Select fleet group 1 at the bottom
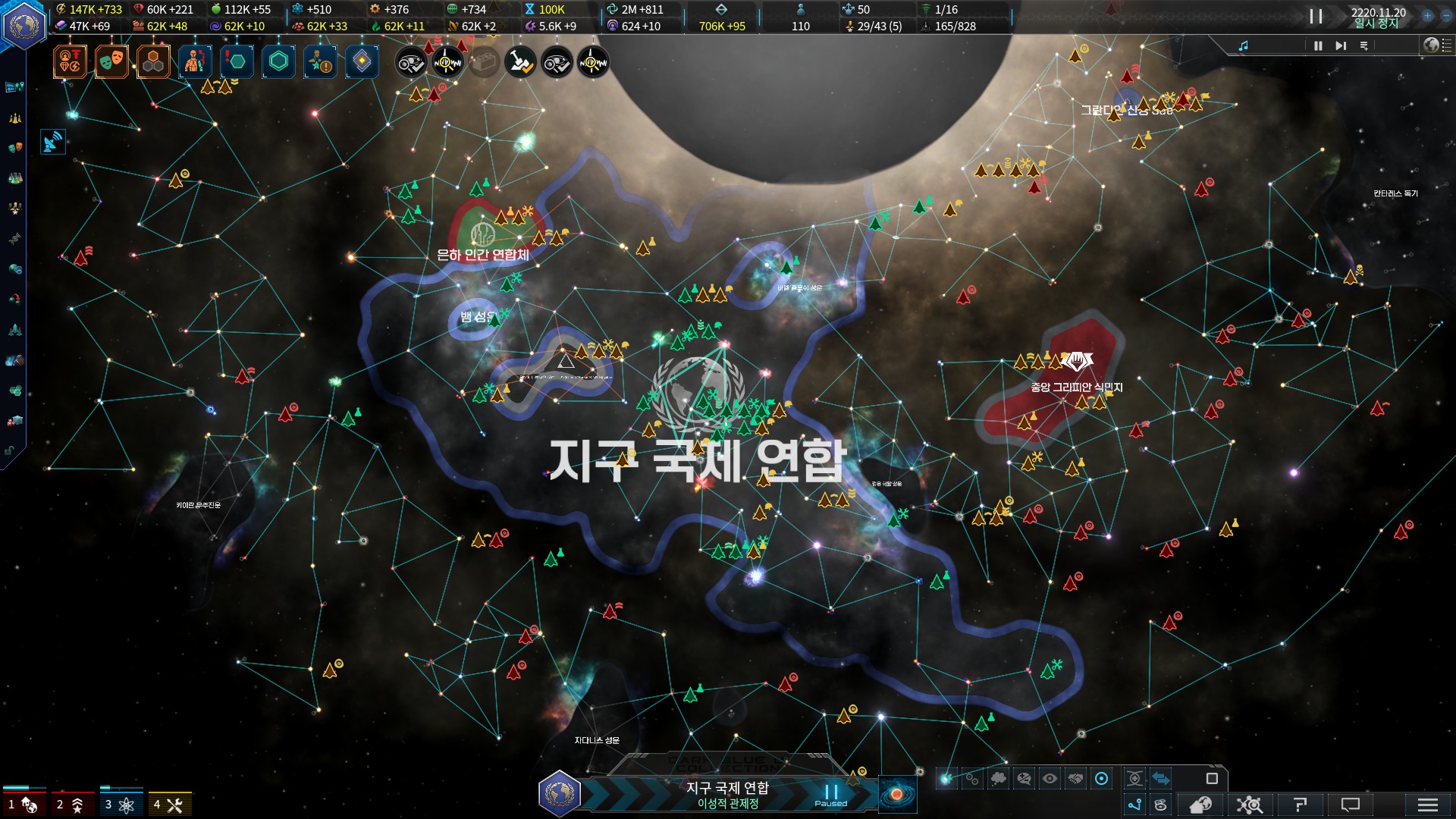The image size is (1456, 819). point(23,804)
